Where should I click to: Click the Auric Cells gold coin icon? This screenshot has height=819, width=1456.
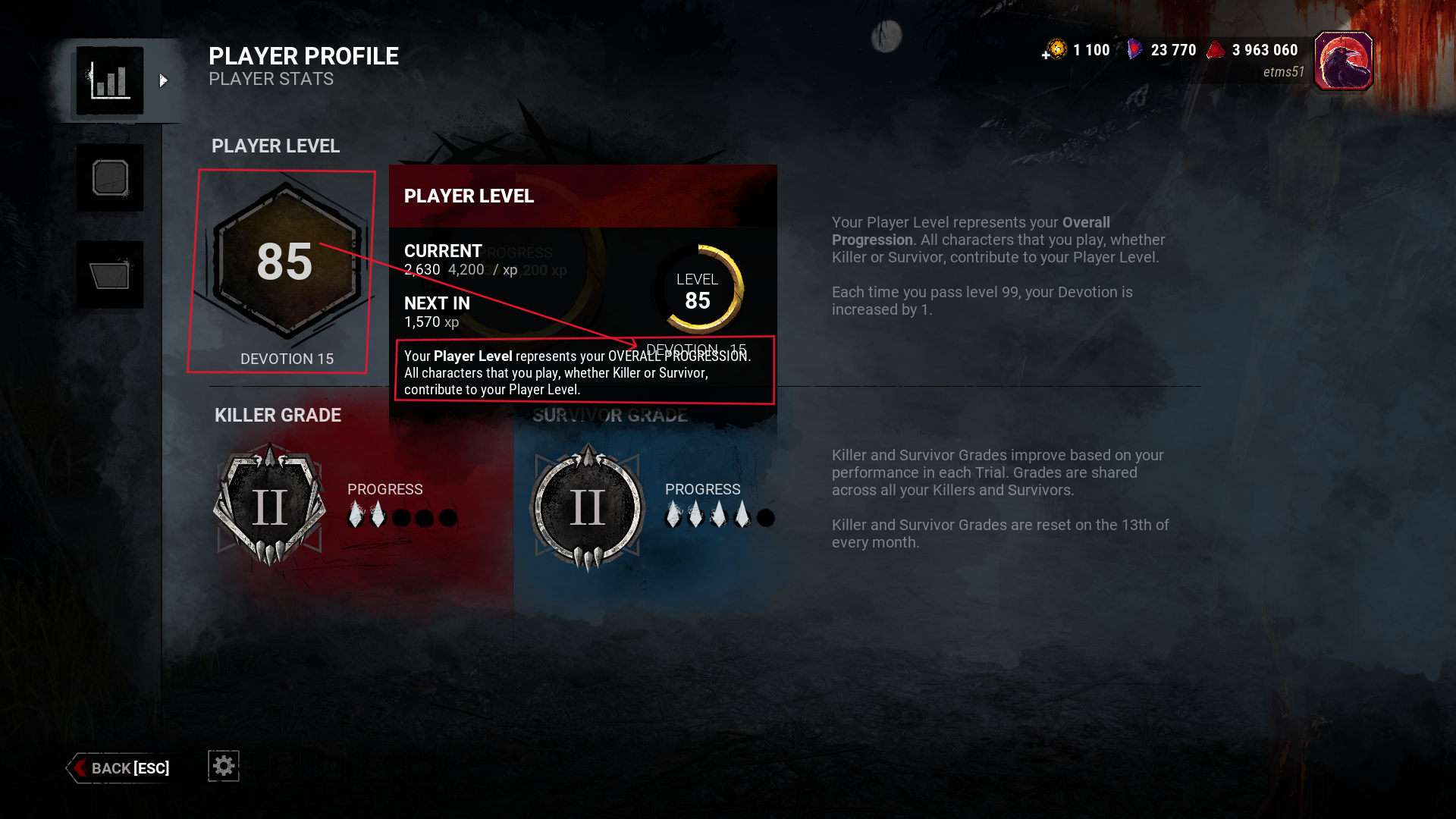(x=1056, y=49)
